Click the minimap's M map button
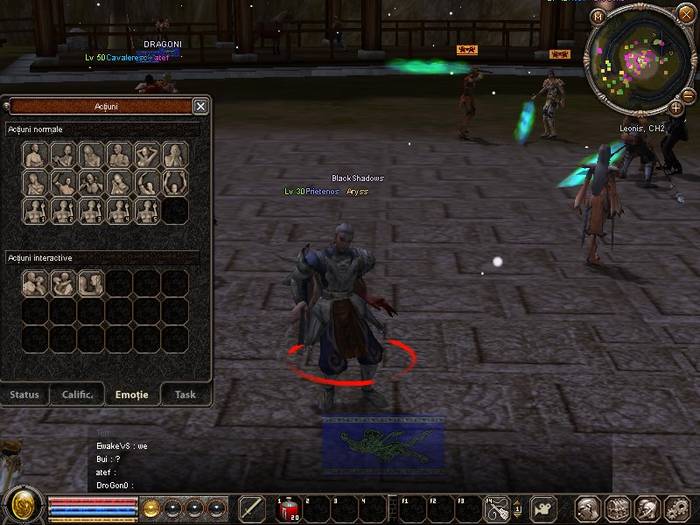The height and width of the screenshot is (525, 700). (598, 16)
